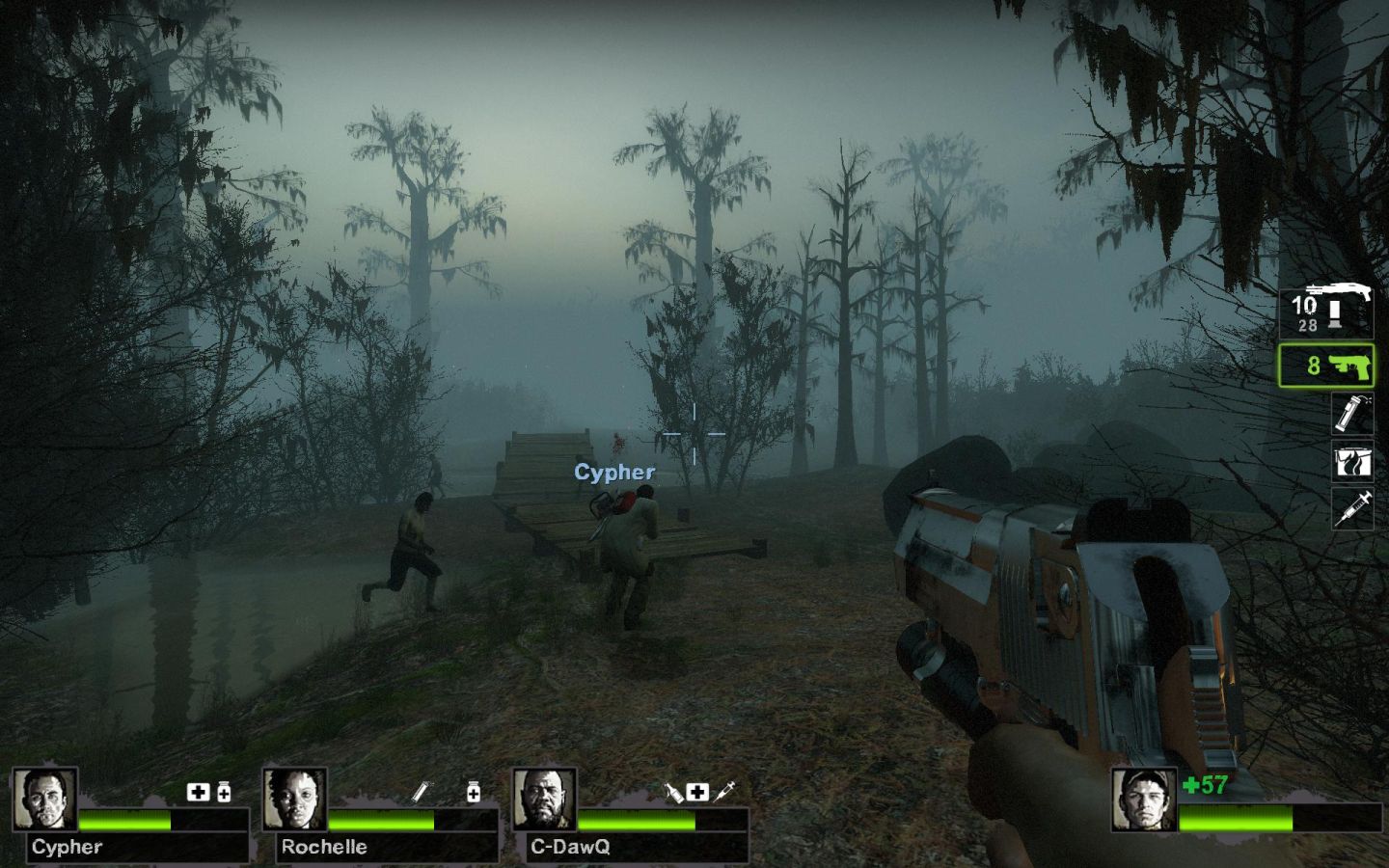The height and width of the screenshot is (868, 1389).
Task: Click your own survivor portrait
Action: [x=1144, y=800]
